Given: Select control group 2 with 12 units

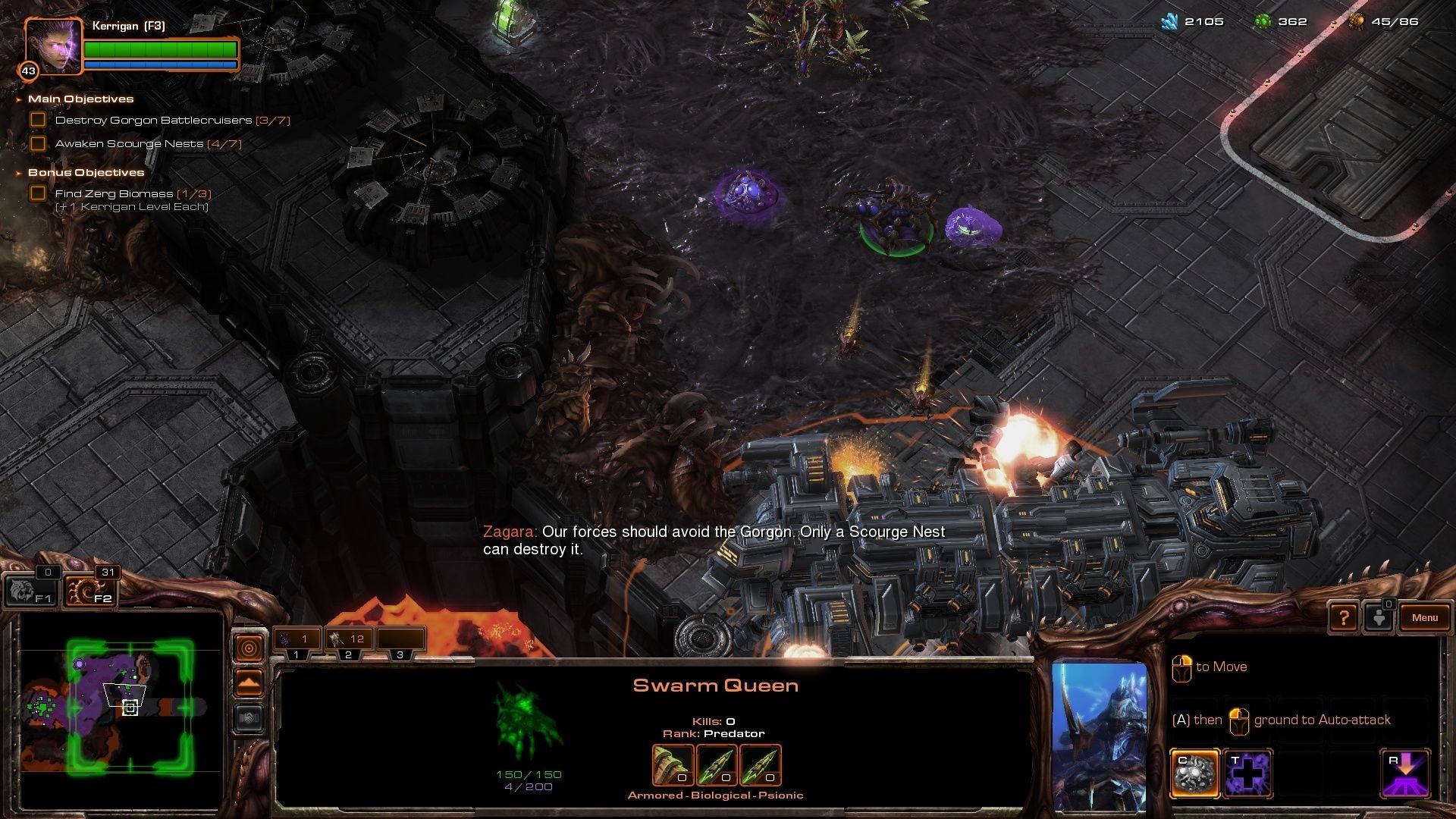Looking at the screenshot, I should pos(348,639).
